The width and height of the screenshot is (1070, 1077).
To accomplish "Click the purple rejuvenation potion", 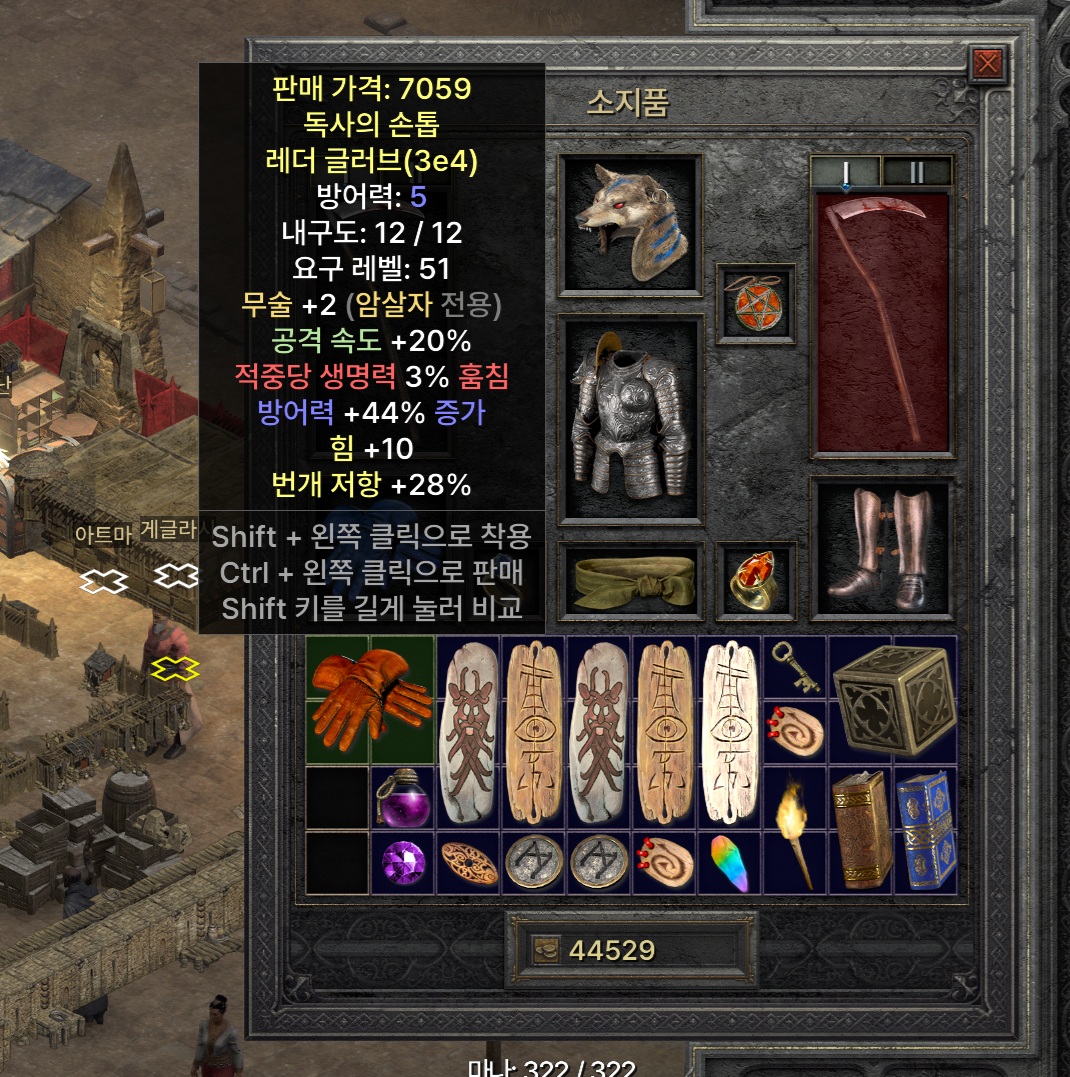I will (x=403, y=797).
